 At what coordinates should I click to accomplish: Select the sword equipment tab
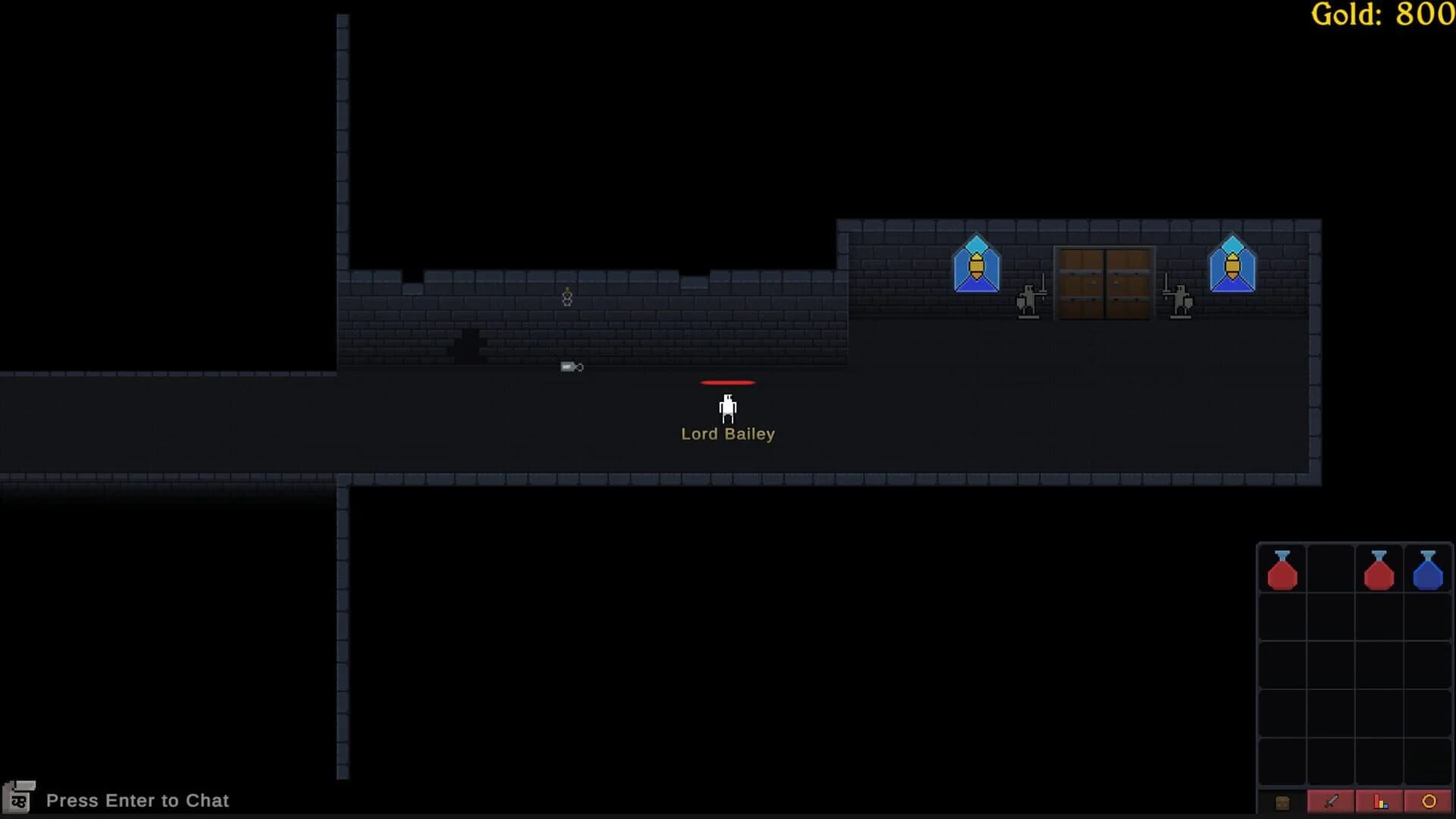(x=1332, y=802)
